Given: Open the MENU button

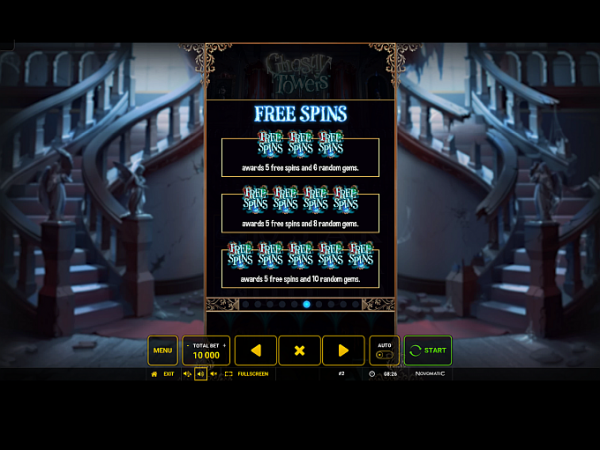Looking at the screenshot, I should [162, 350].
